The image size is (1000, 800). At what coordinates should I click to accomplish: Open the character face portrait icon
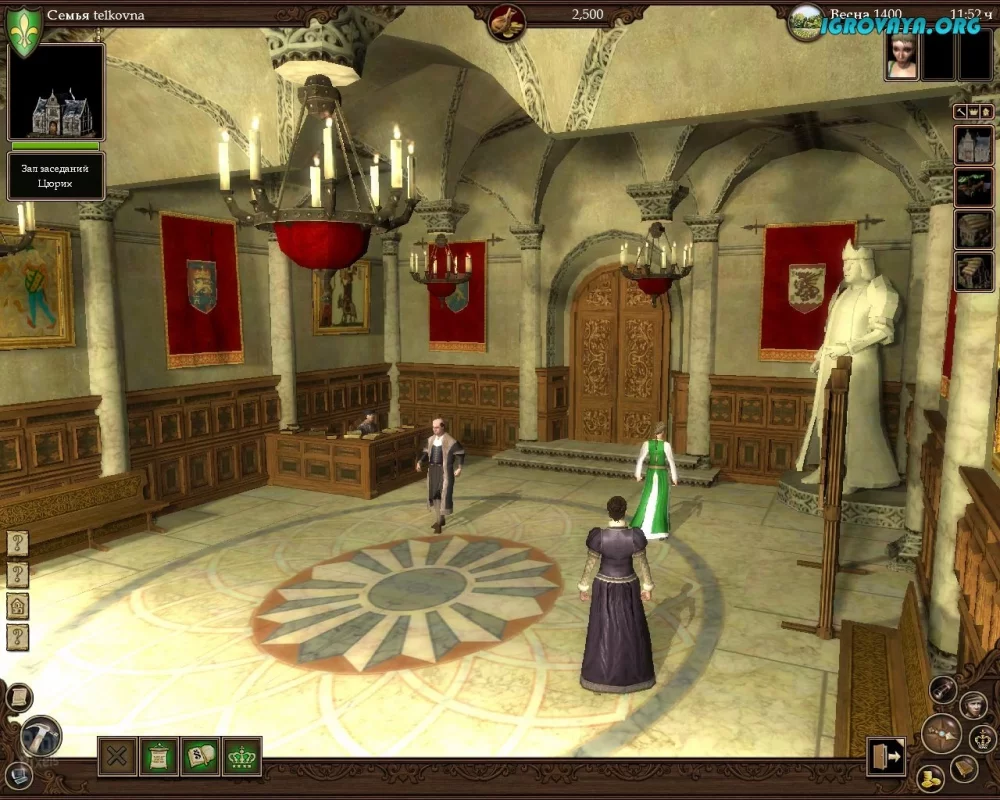tap(973, 705)
